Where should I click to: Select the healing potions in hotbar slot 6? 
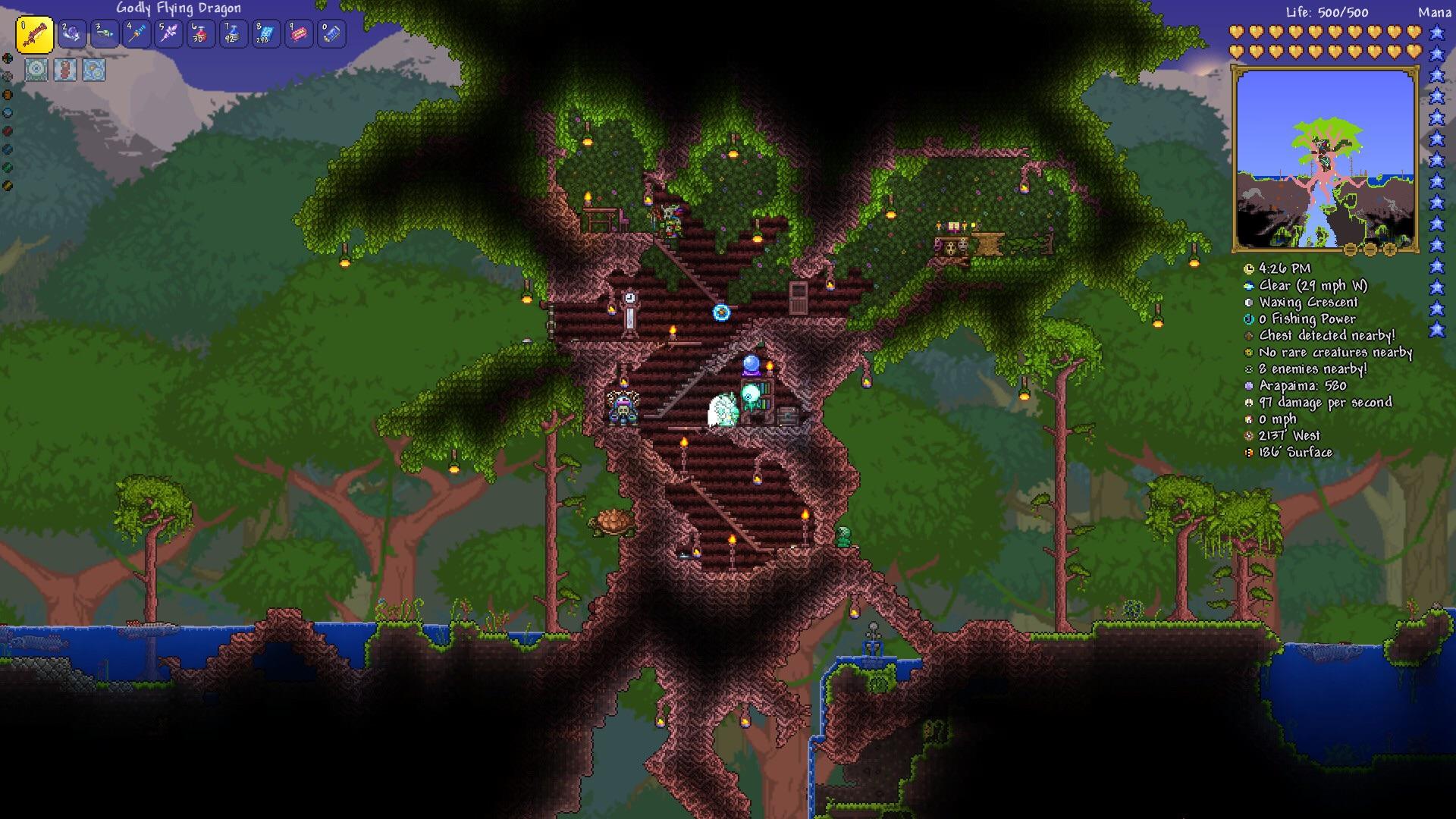pos(200,33)
